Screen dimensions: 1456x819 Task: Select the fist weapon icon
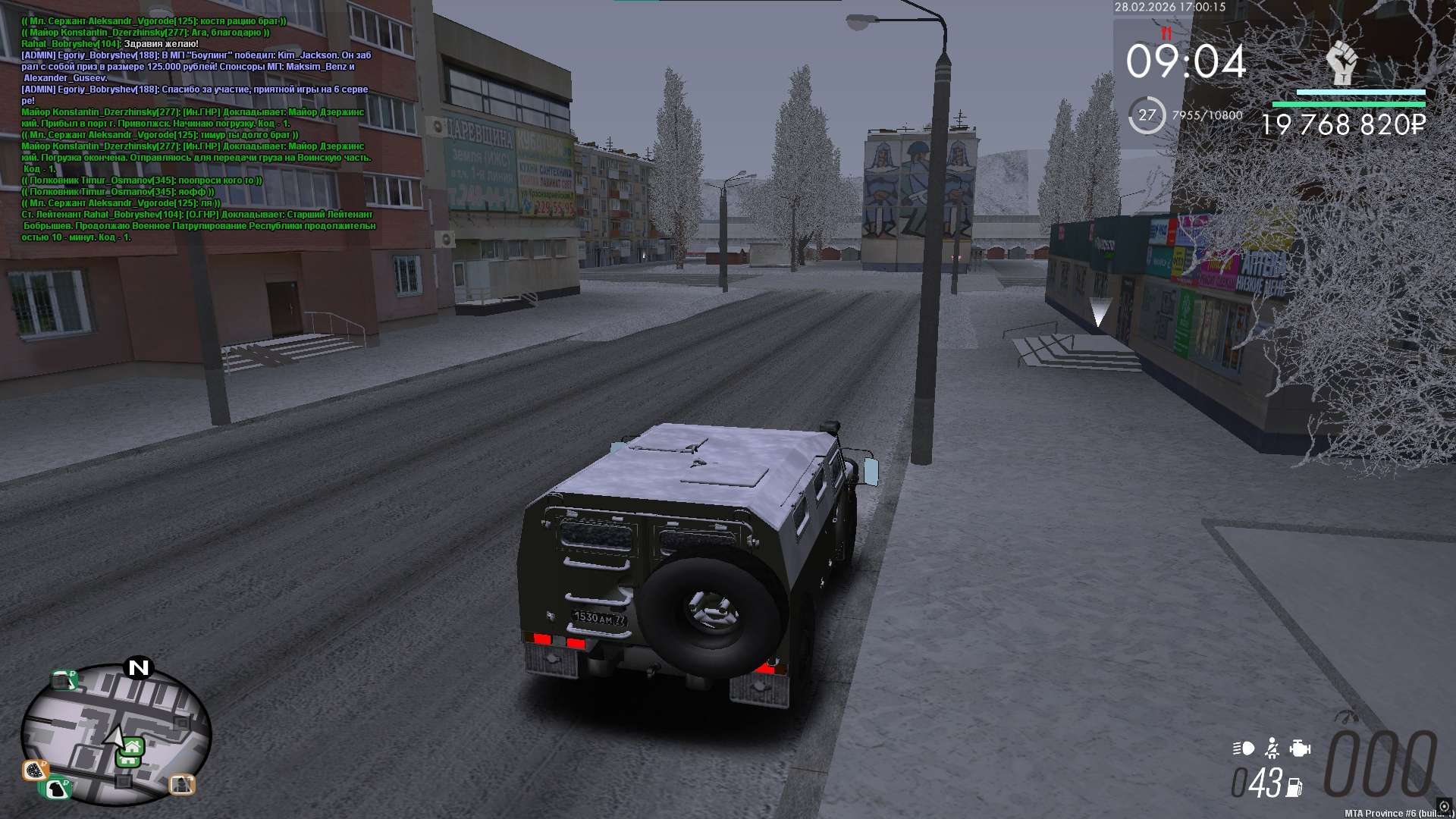(x=1341, y=62)
